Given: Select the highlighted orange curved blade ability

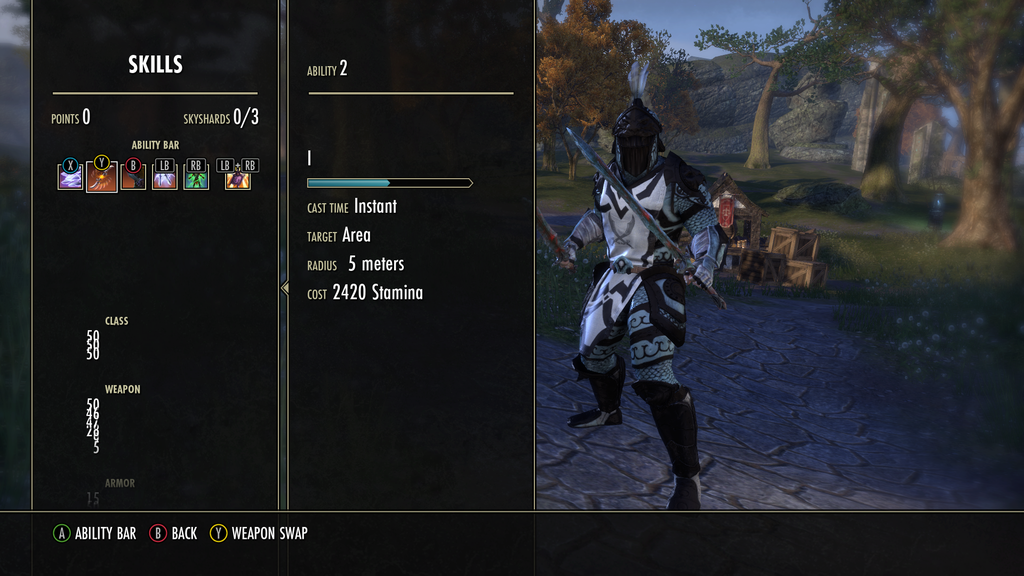Looking at the screenshot, I should pyautogui.click(x=101, y=178).
